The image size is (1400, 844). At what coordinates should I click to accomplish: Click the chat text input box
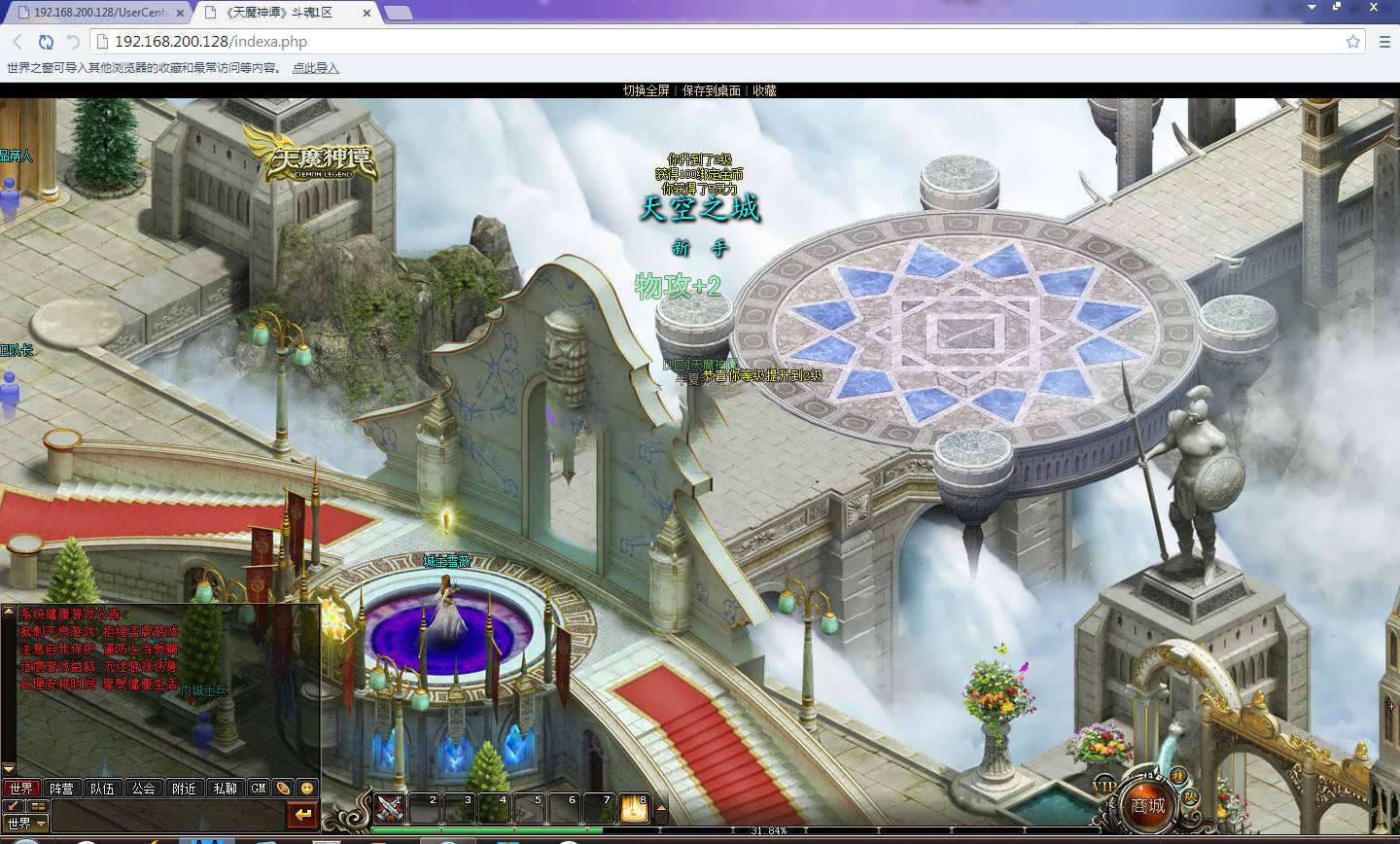(x=165, y=815)
